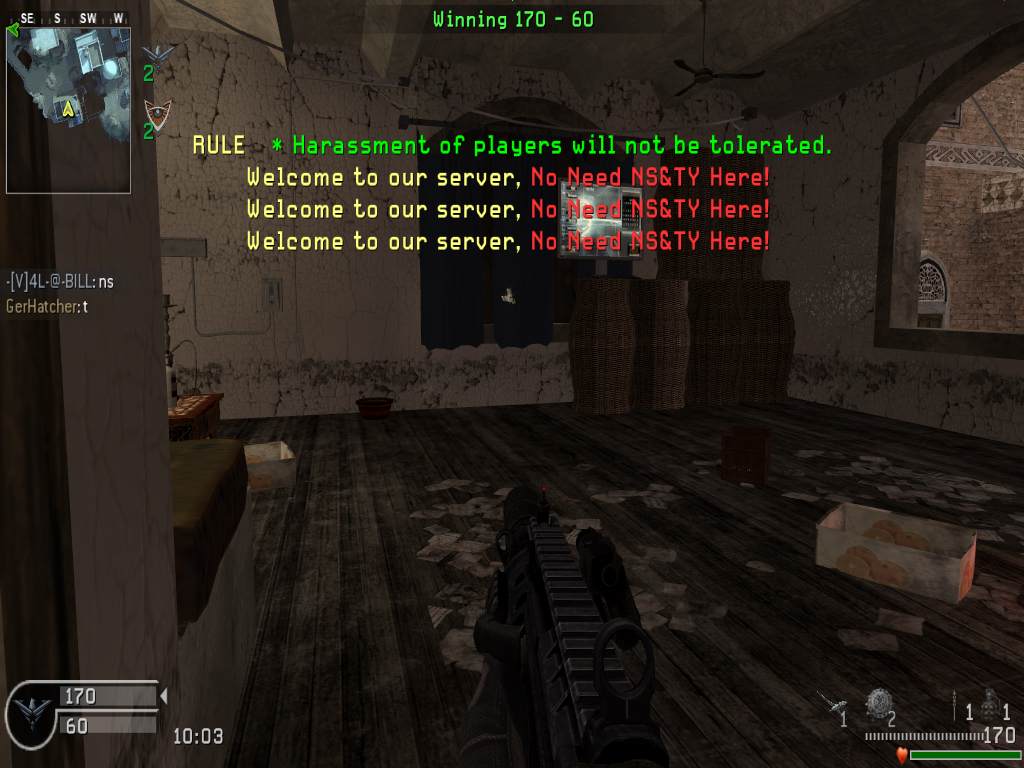Select the thin special grenade icon
The height and width of the screenshot is (768, 1024).
point(958,701)
